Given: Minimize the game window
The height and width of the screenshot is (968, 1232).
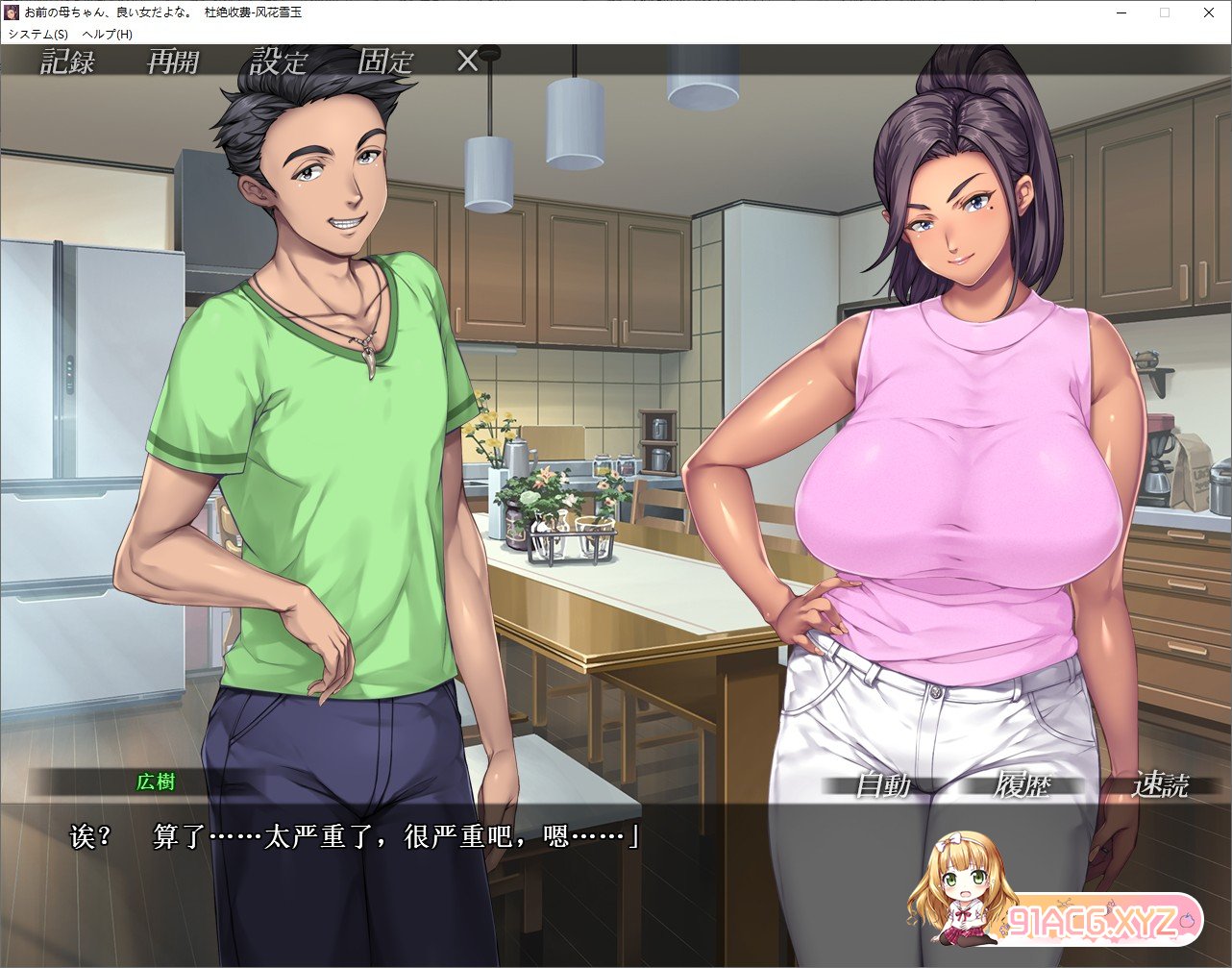Looking at the screenshot, I should coord(1121,13).
